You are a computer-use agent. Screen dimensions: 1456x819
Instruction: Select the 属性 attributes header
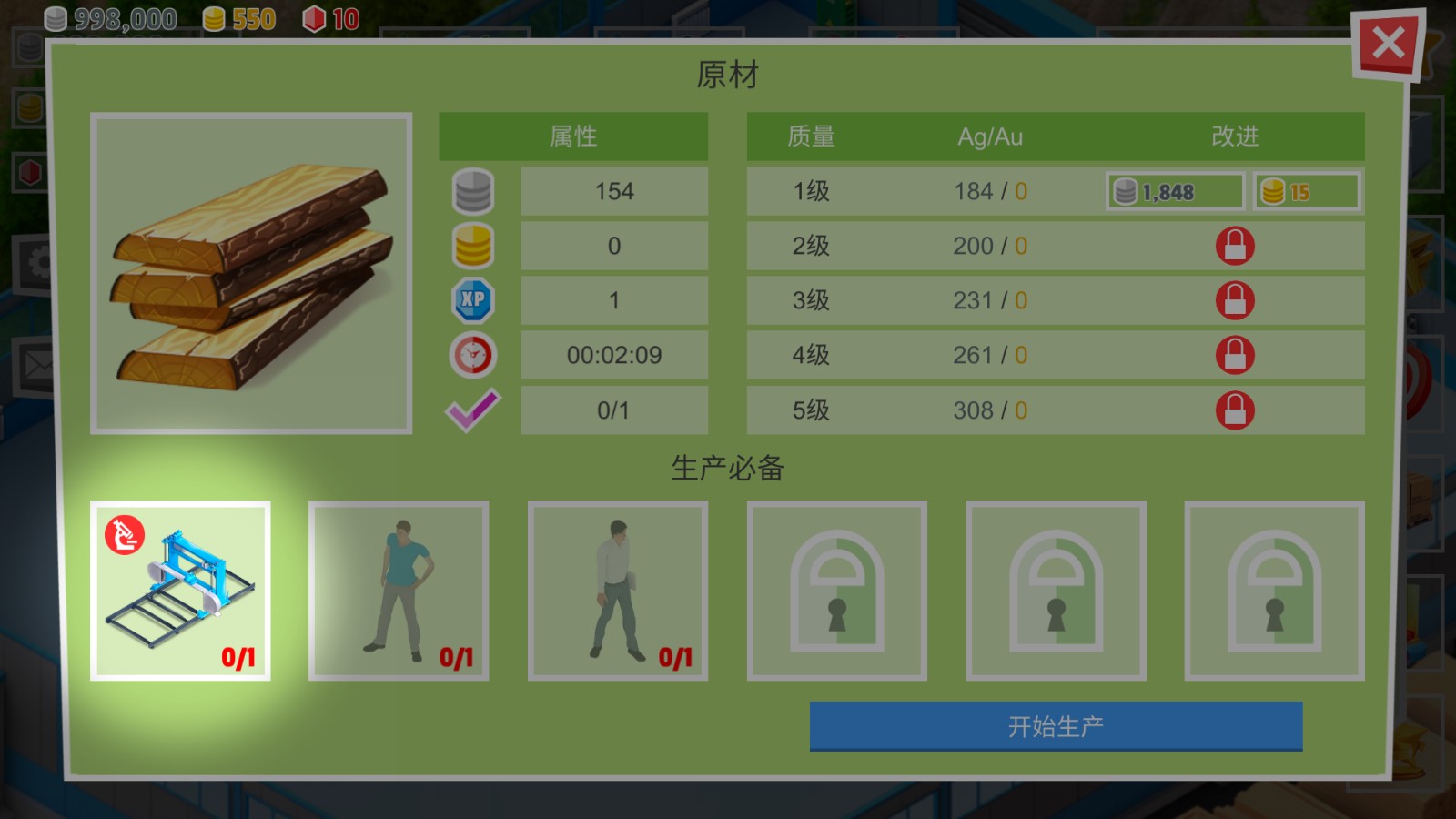(573, 136)
